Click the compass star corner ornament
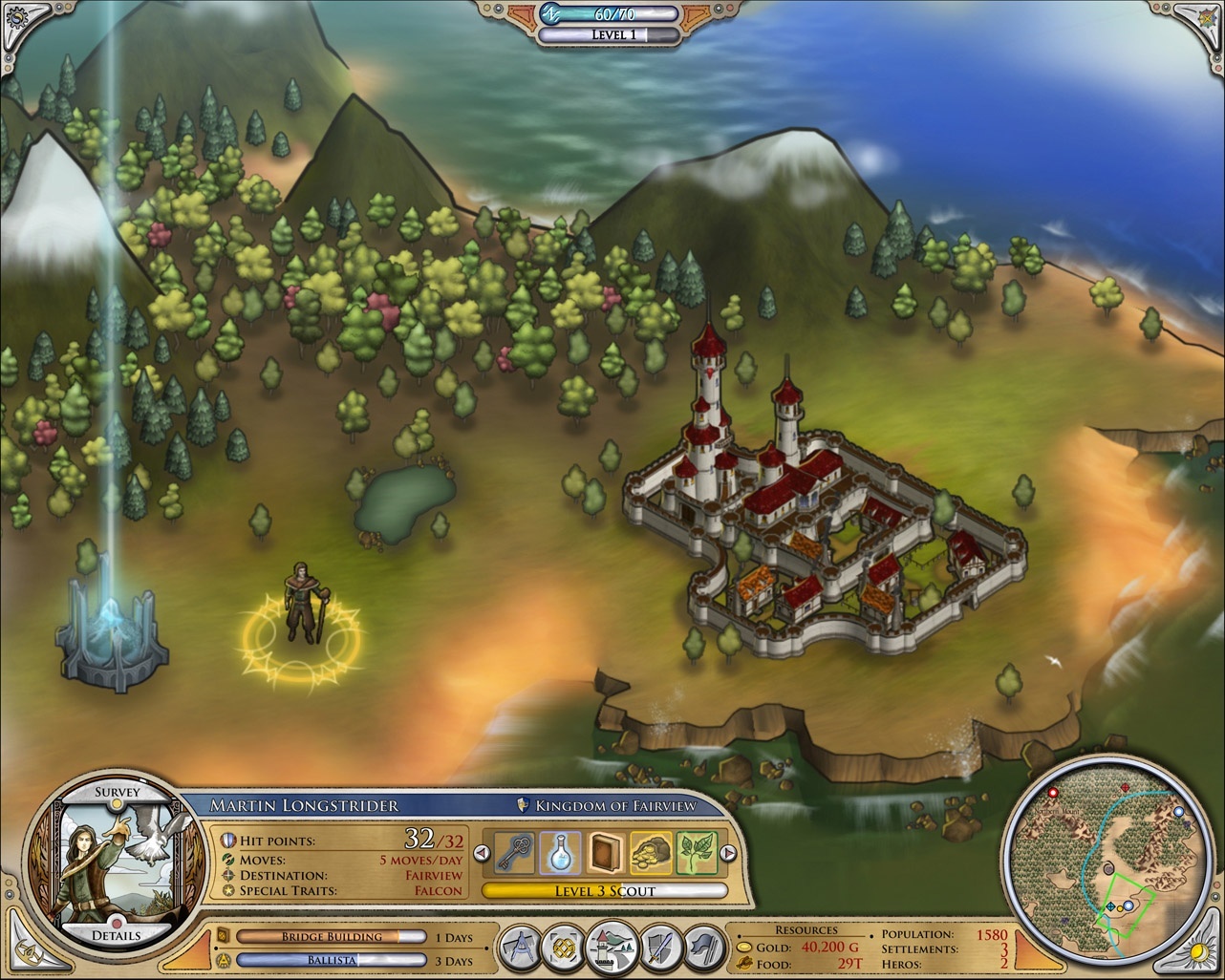Viewport: 1225px width, 980px height. click(x=1206, y=18)
